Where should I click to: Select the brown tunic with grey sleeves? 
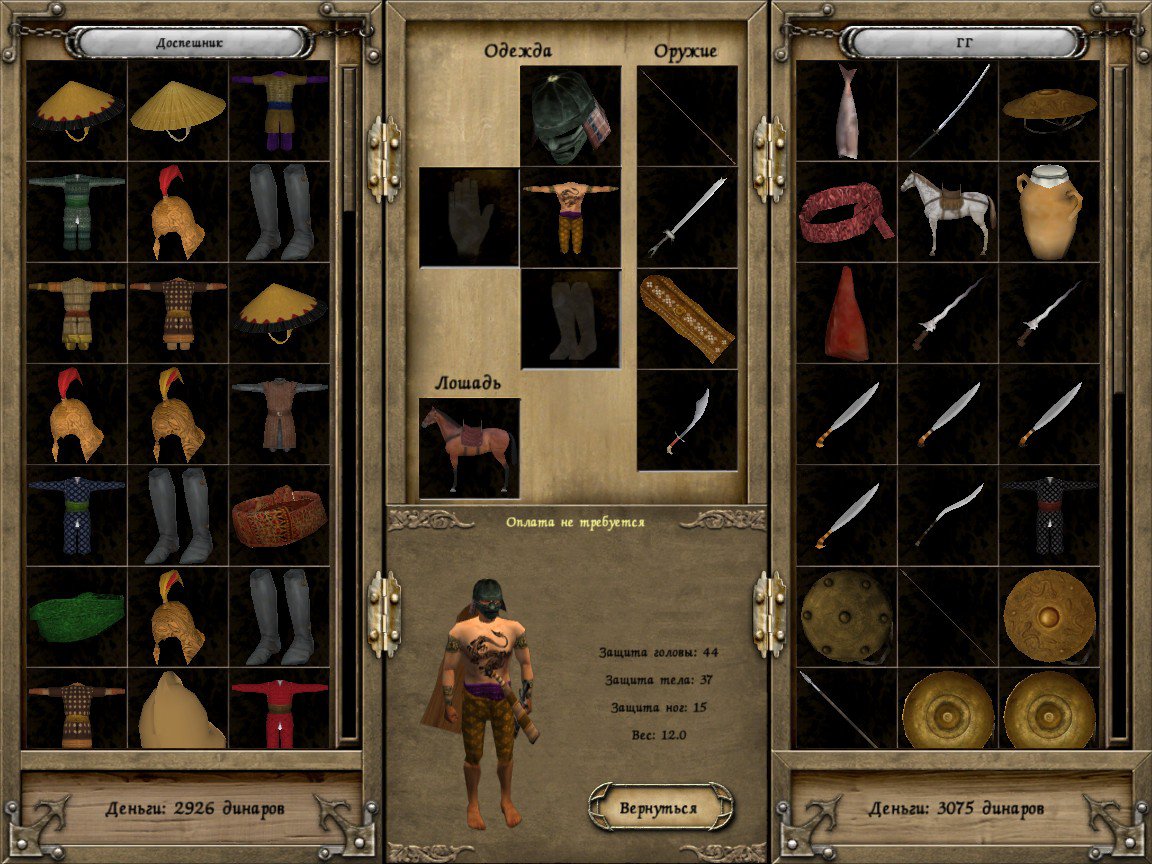tap(279, 412)
